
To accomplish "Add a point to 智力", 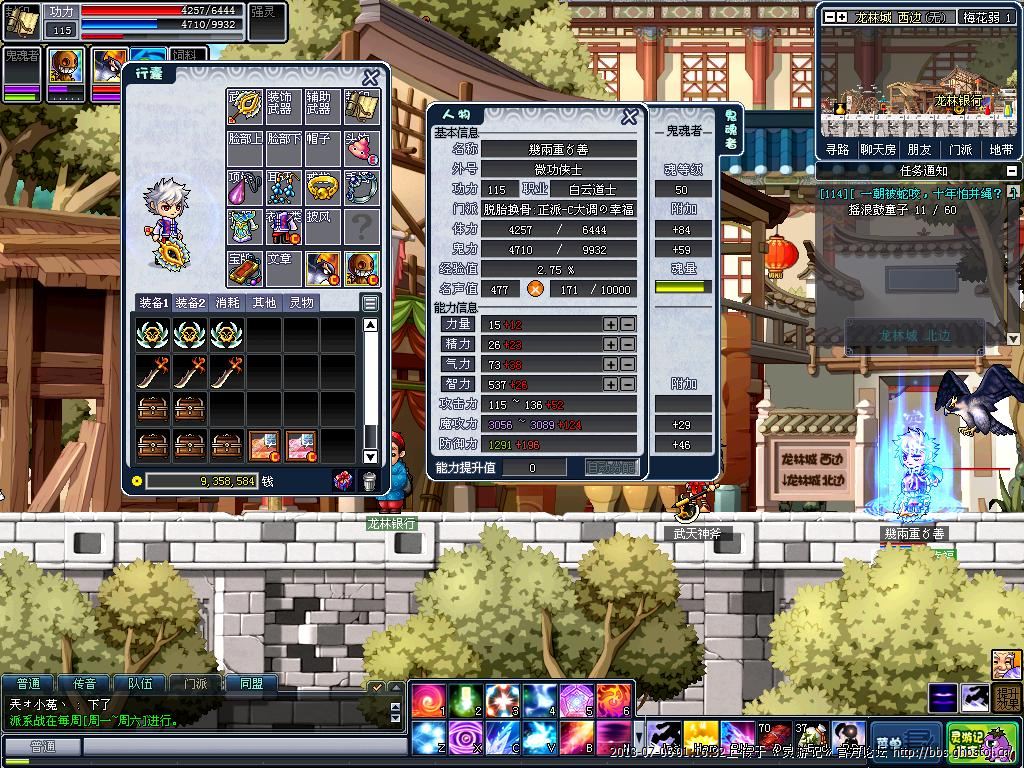I will pyautogui.click(x=610, y=384).
